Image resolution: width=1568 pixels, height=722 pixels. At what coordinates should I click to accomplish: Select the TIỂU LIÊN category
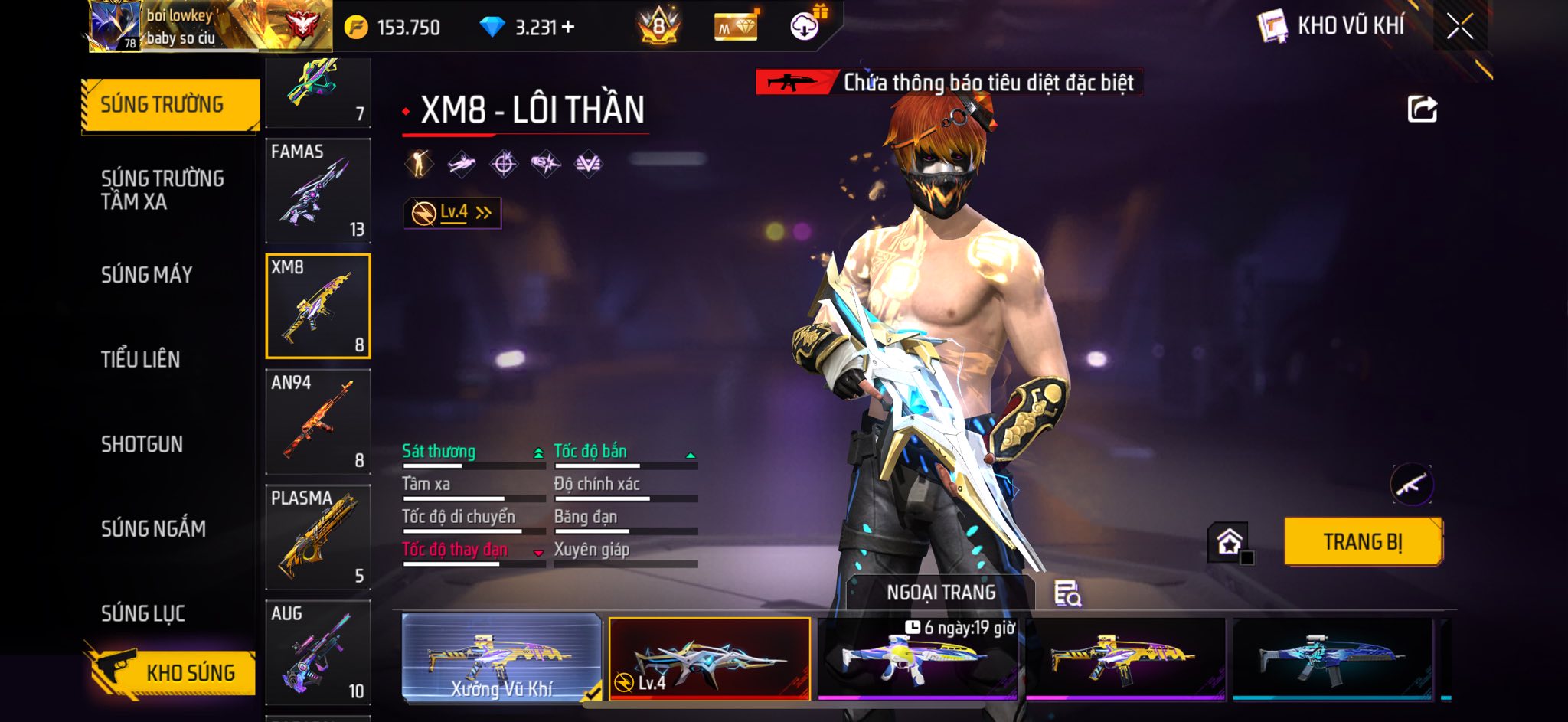coord(141,359)
